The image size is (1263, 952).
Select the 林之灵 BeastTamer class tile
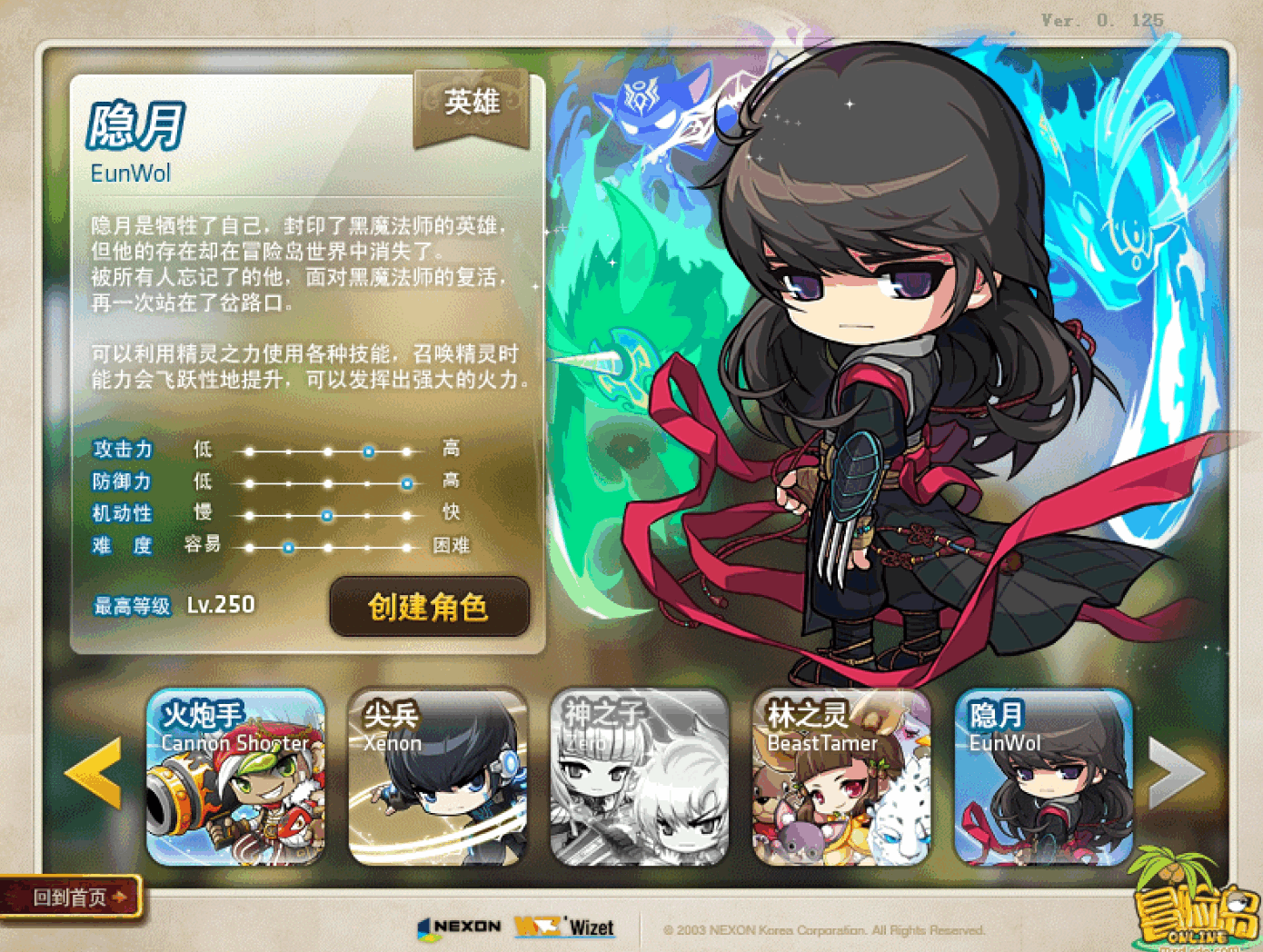point(841,777)
